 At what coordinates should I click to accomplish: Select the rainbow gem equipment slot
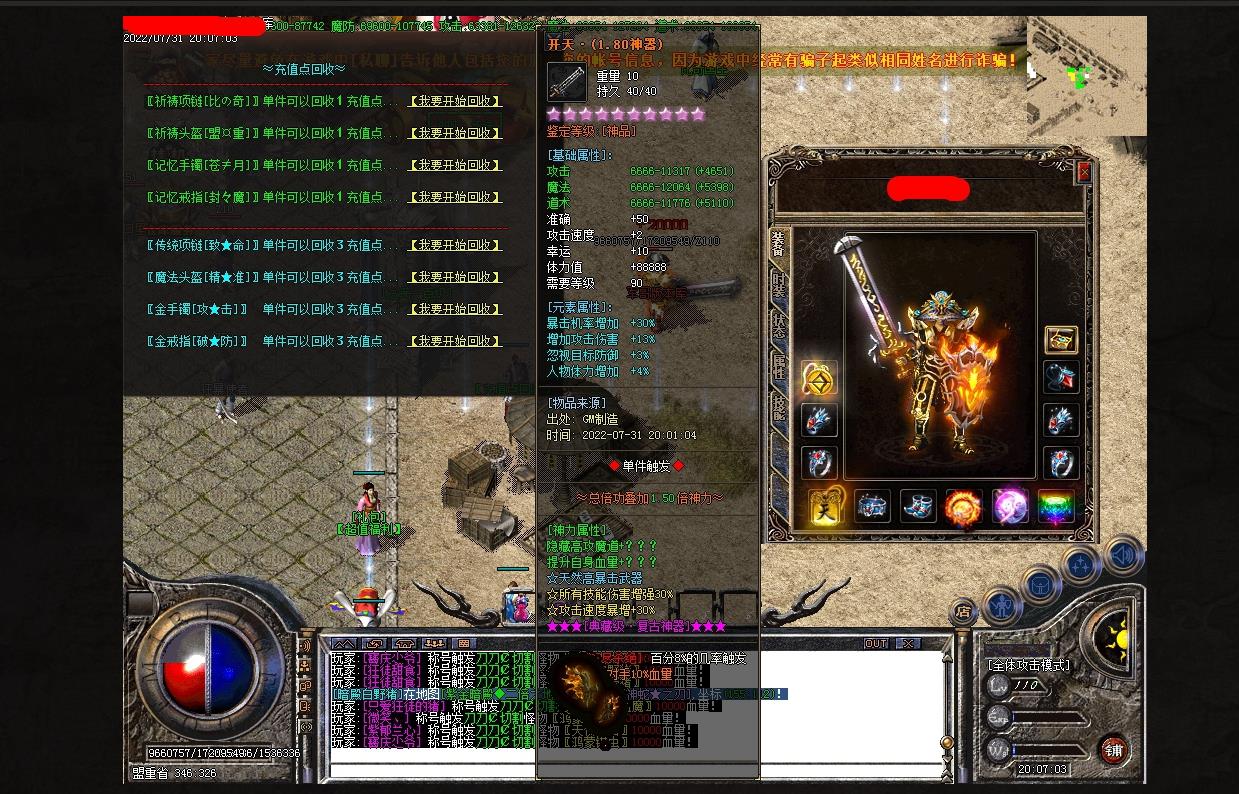[1056, 507]
